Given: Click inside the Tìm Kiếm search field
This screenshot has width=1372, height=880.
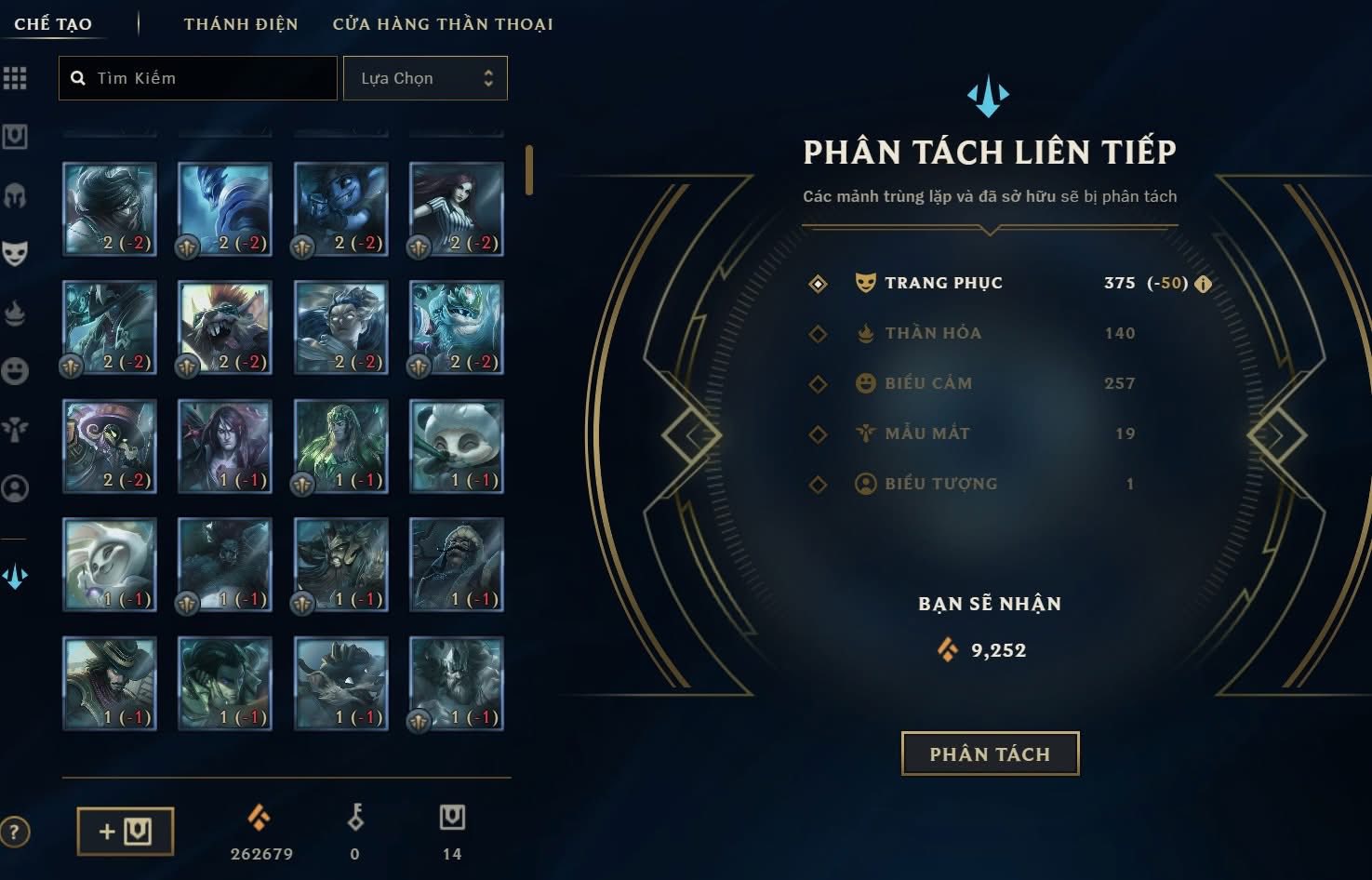Looking at the screenshot, I should (197, 78).
